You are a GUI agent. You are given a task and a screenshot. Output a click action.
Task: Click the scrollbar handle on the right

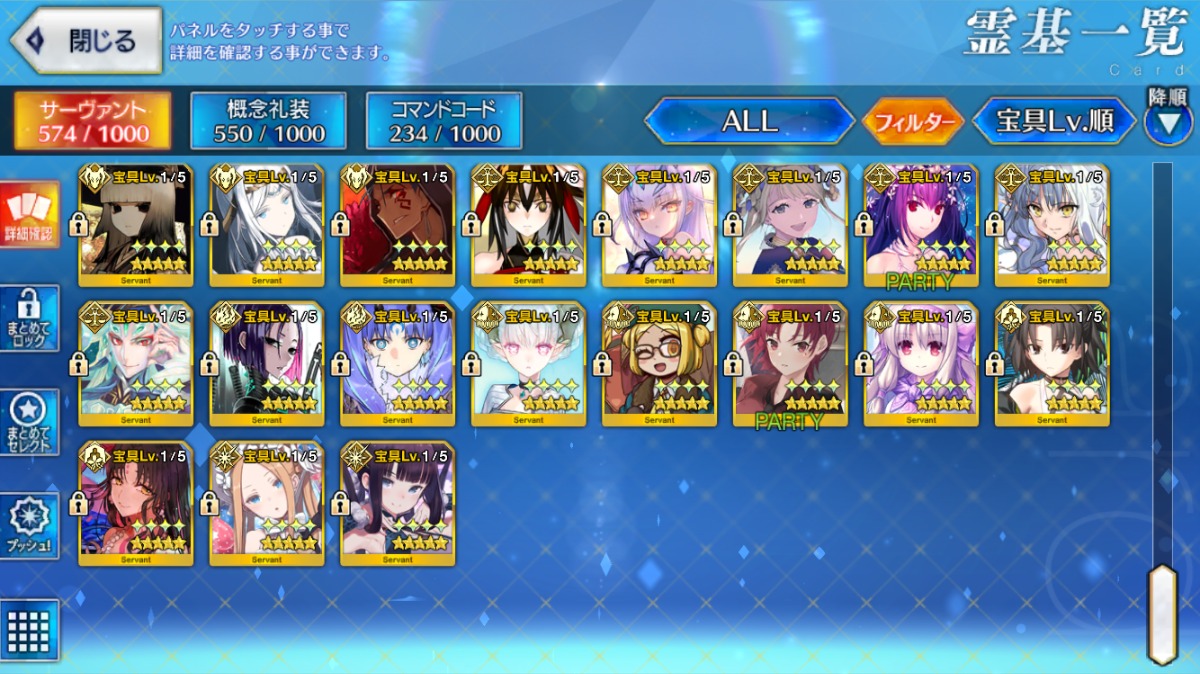[x=1162, y=612]
